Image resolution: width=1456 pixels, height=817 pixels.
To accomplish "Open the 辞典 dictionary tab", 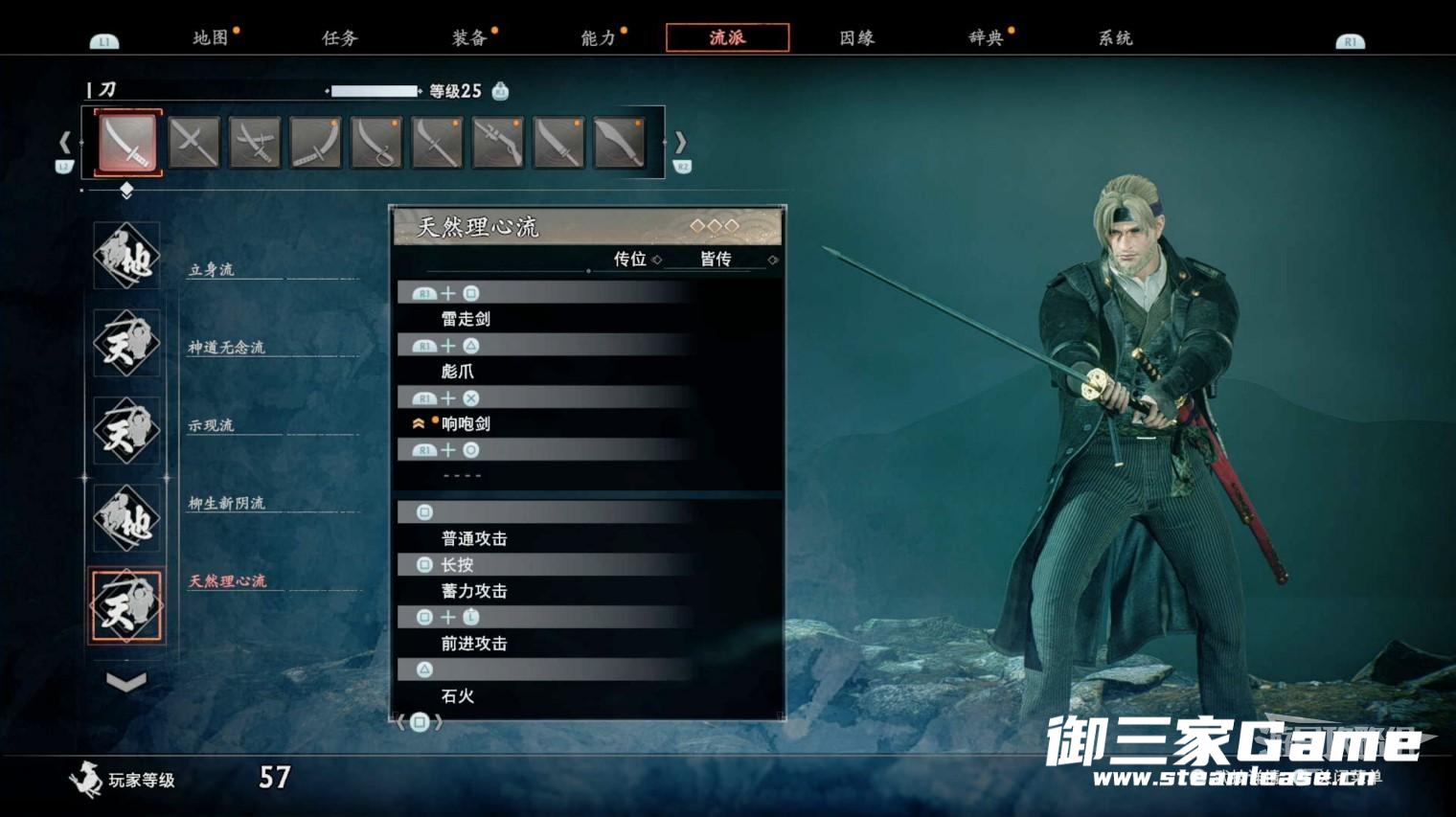I will tap(986, 38).
